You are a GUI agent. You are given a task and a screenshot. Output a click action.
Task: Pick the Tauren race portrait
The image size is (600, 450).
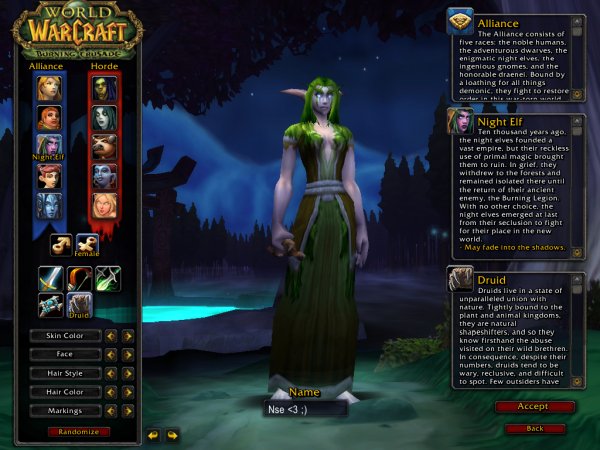(x=105, y=147)
